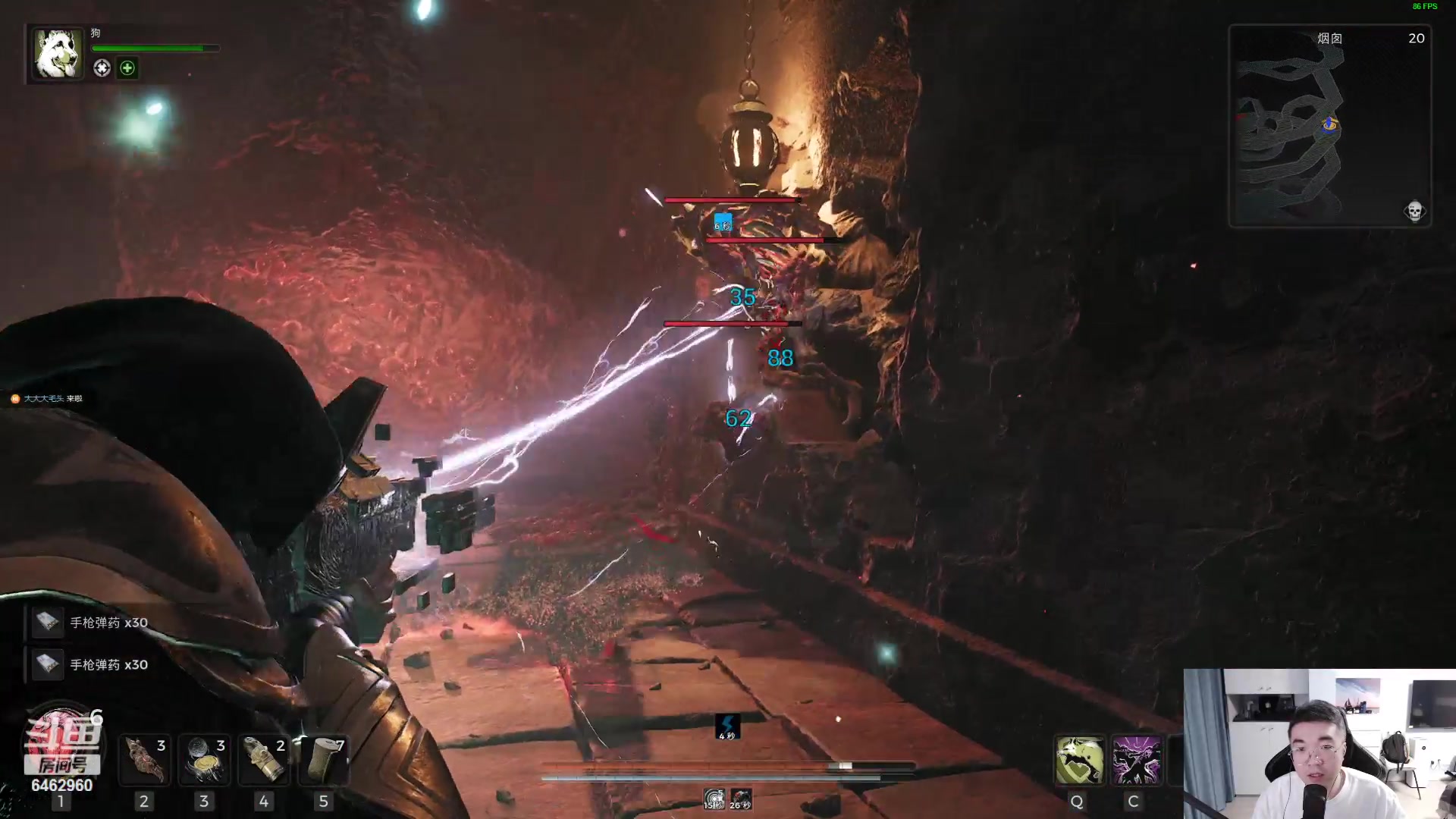The width and height of the screenshot is (1456, 819).
Task: Open the chimney area minimap
Action: pyautogui.click(x=1329, y=126)
